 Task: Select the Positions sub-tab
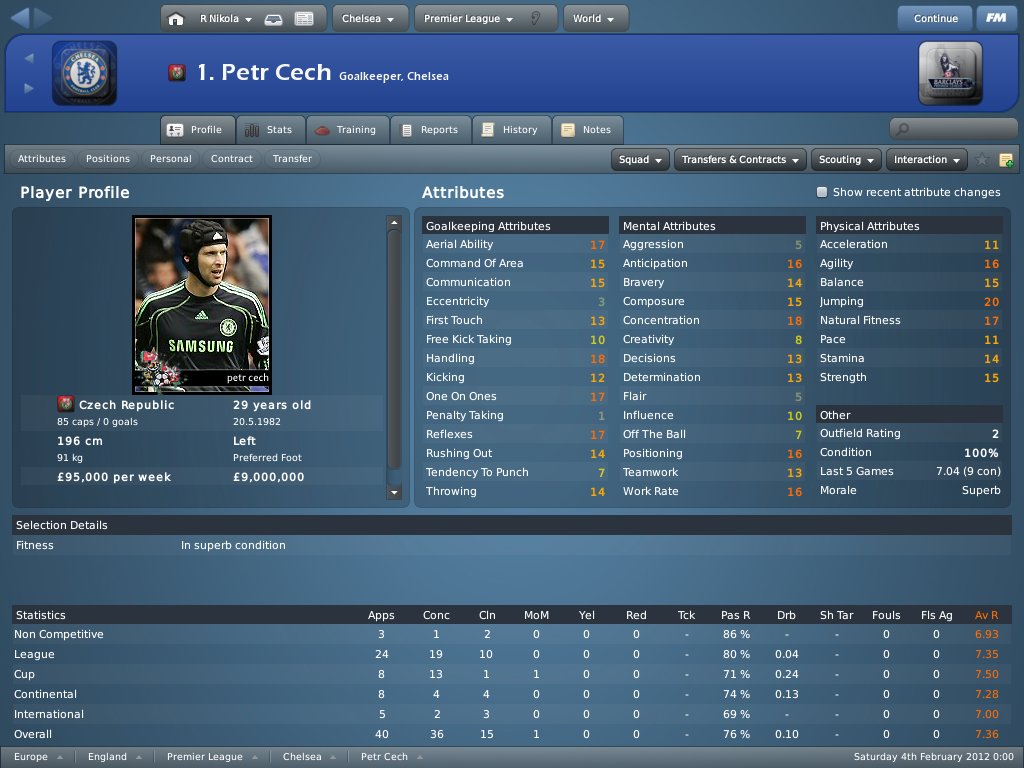tap(108, 159)
